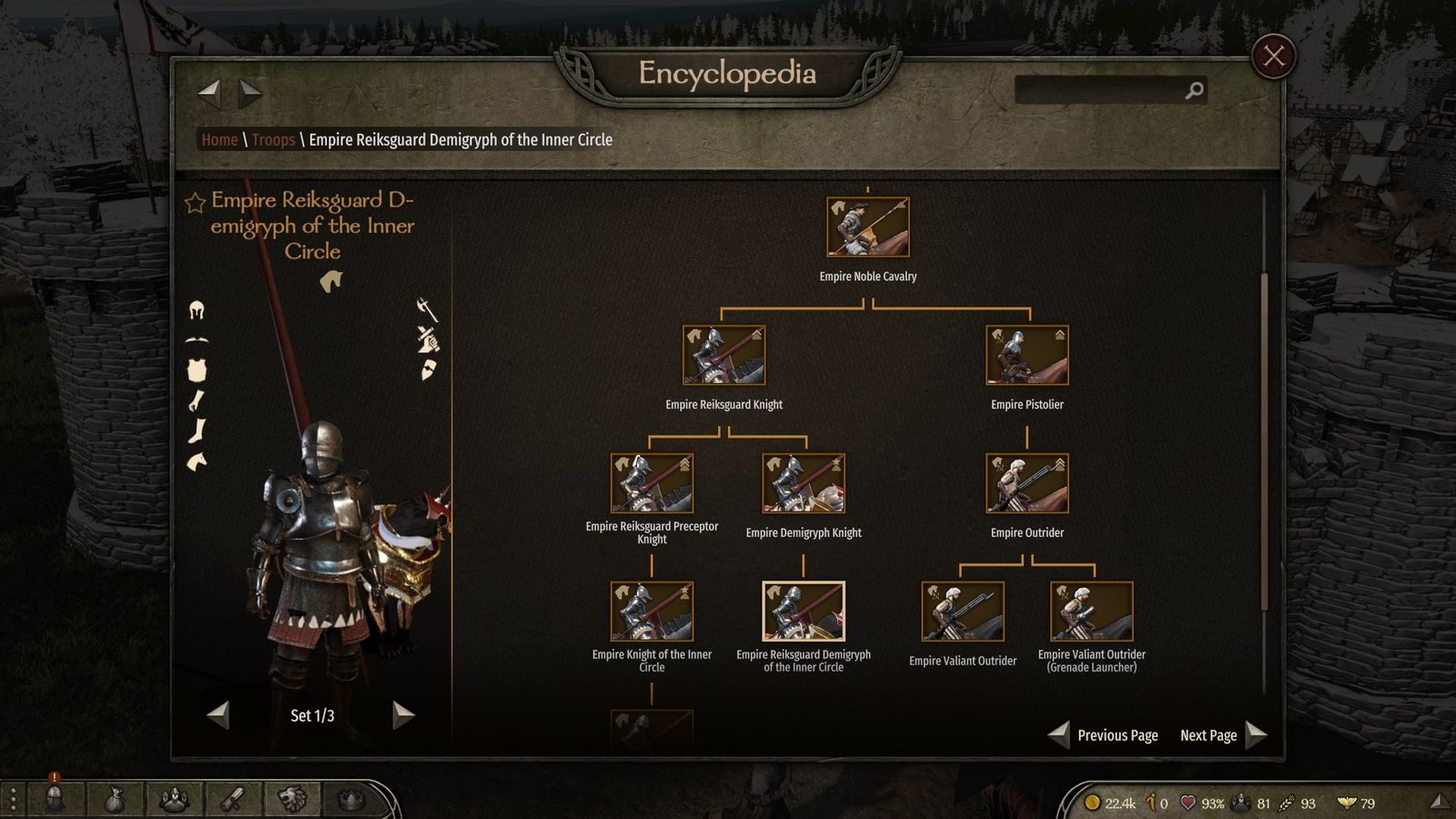Select the Empire Reiksguard Knight troop

723,355
